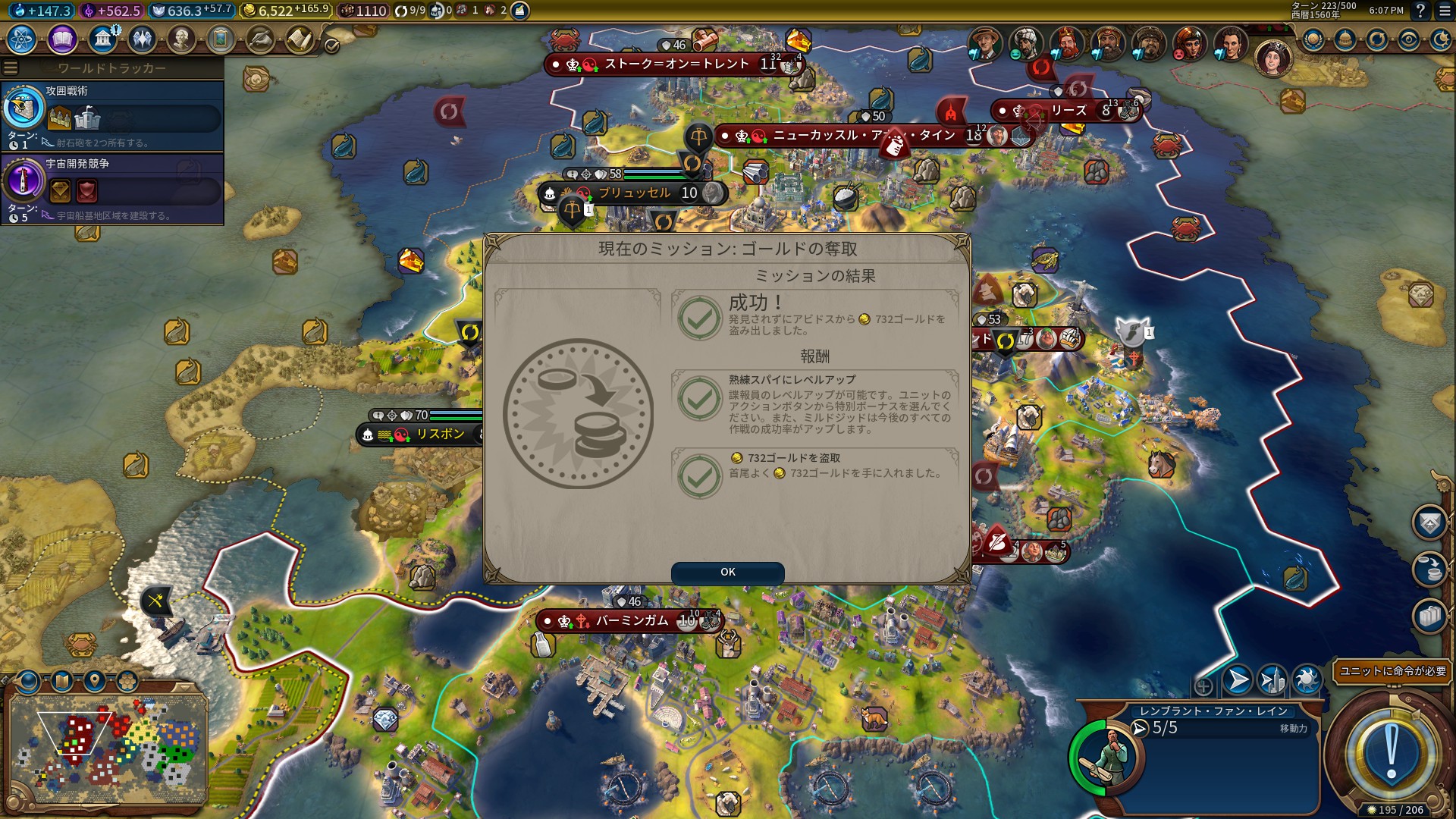Show the great people bust icon
Screen dimensions: 1456x819
[x=181, y=39]
